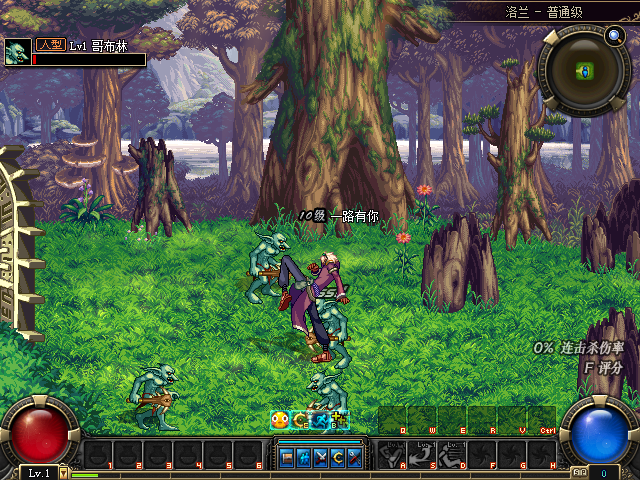The height and width of the screenshot is (480, 640).
Task: Open the circular dungeon minimap
Action: click(584, 72)
